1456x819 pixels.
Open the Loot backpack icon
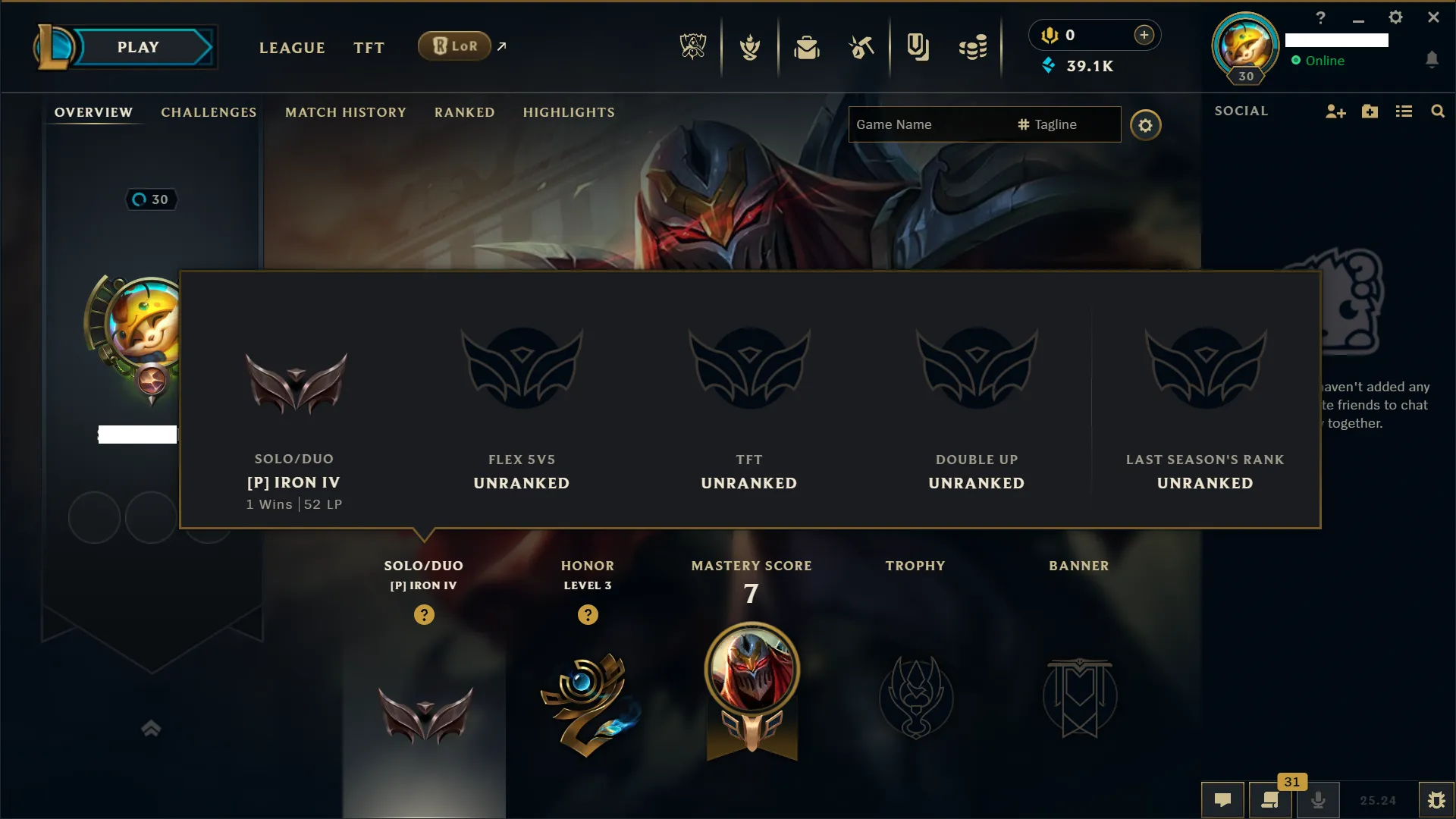tap(807, 47)
